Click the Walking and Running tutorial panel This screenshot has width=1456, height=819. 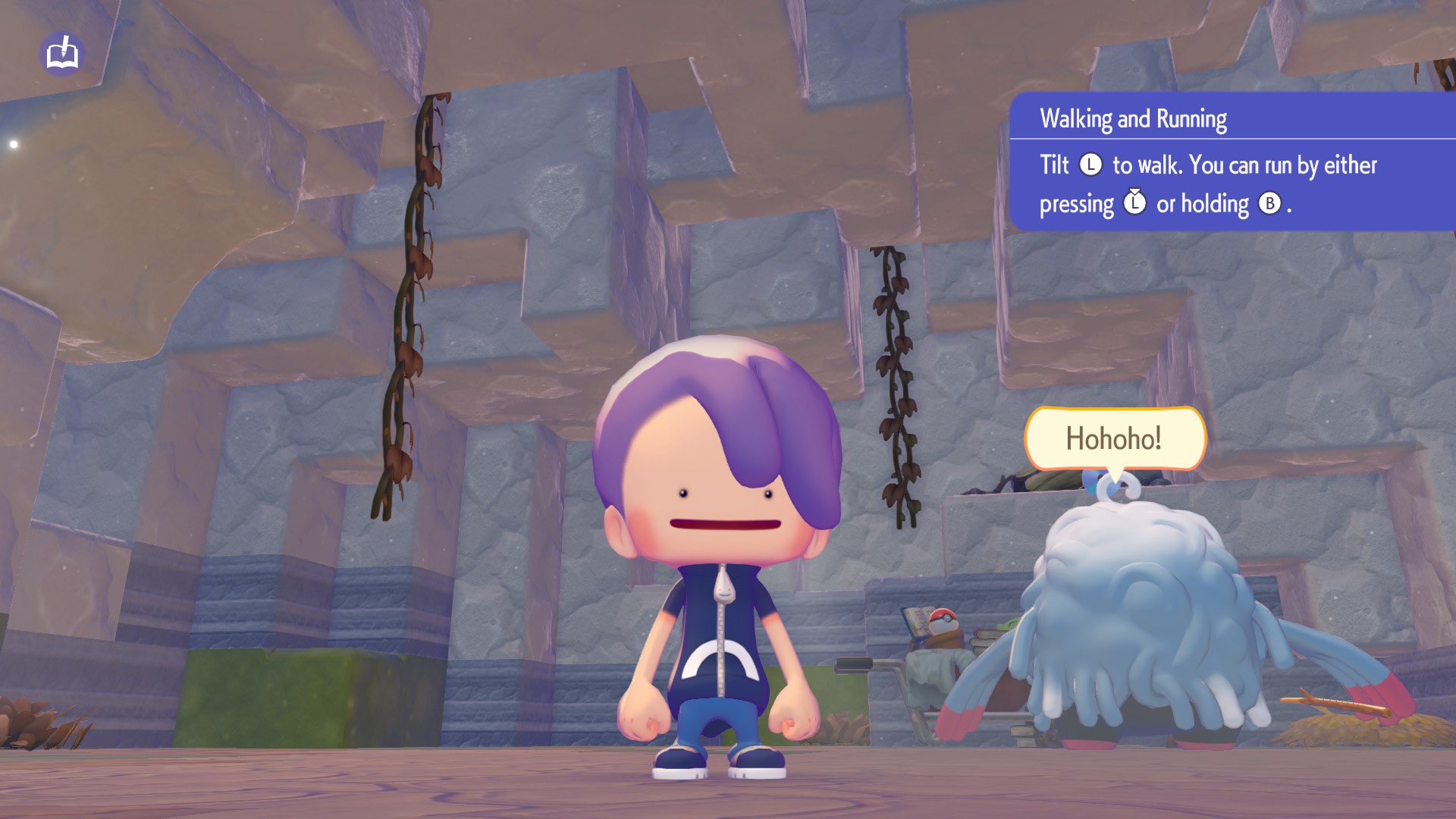click(1232, 162)
